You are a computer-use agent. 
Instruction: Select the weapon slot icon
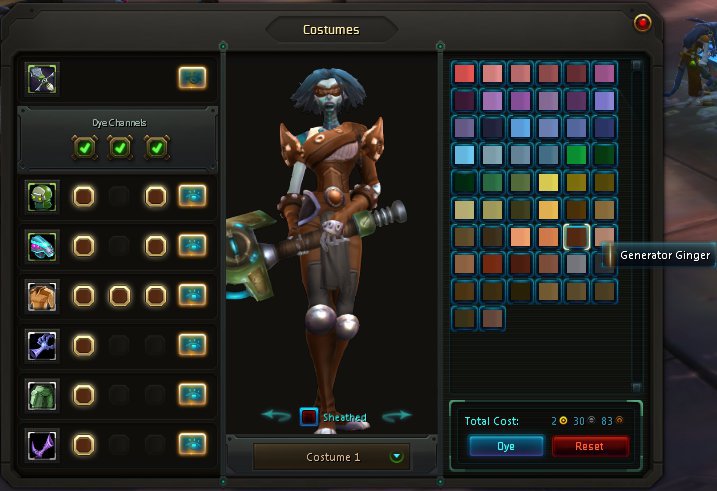[44, 77]
